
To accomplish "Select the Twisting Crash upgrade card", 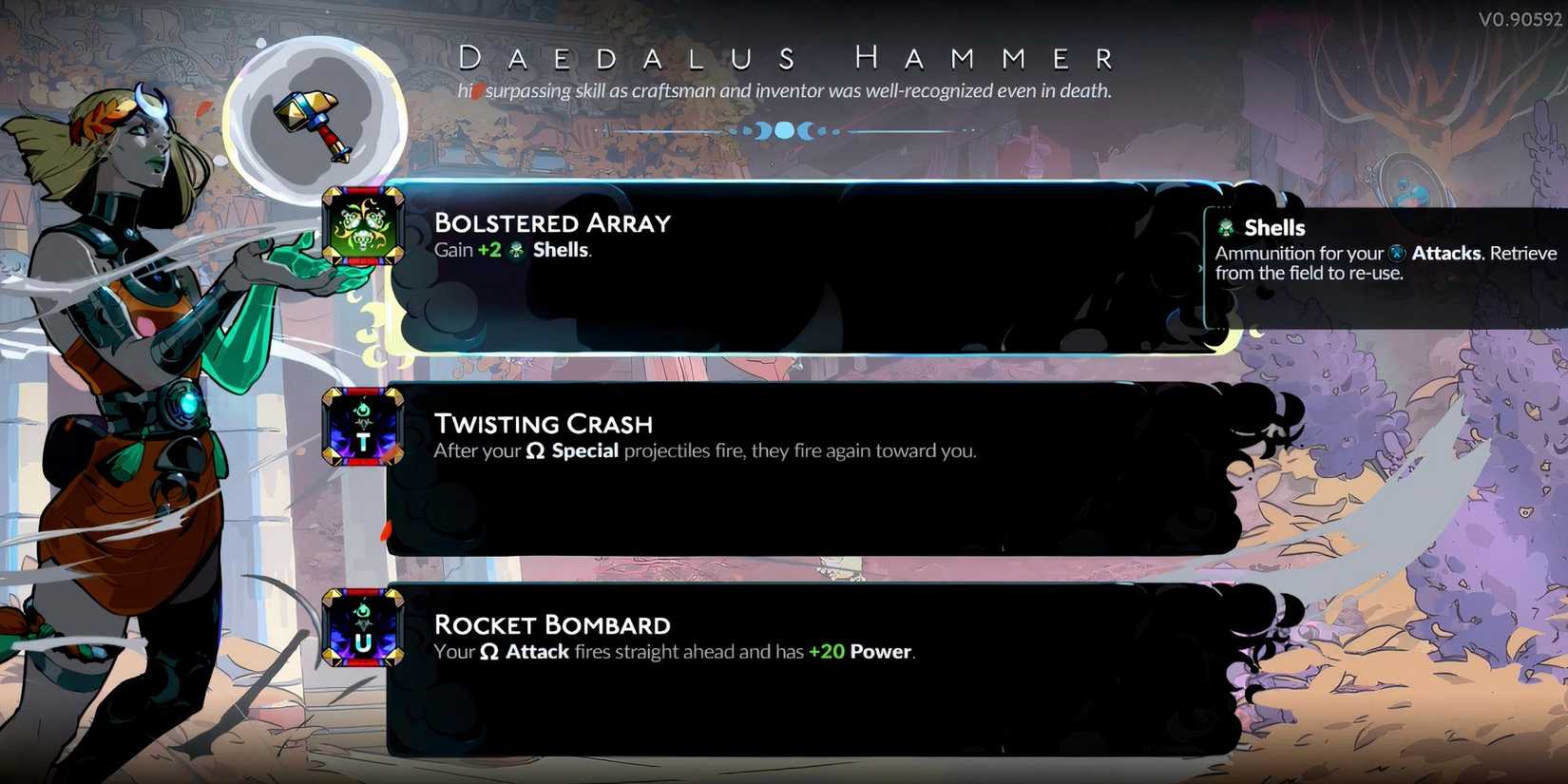I will pos(808,466).
